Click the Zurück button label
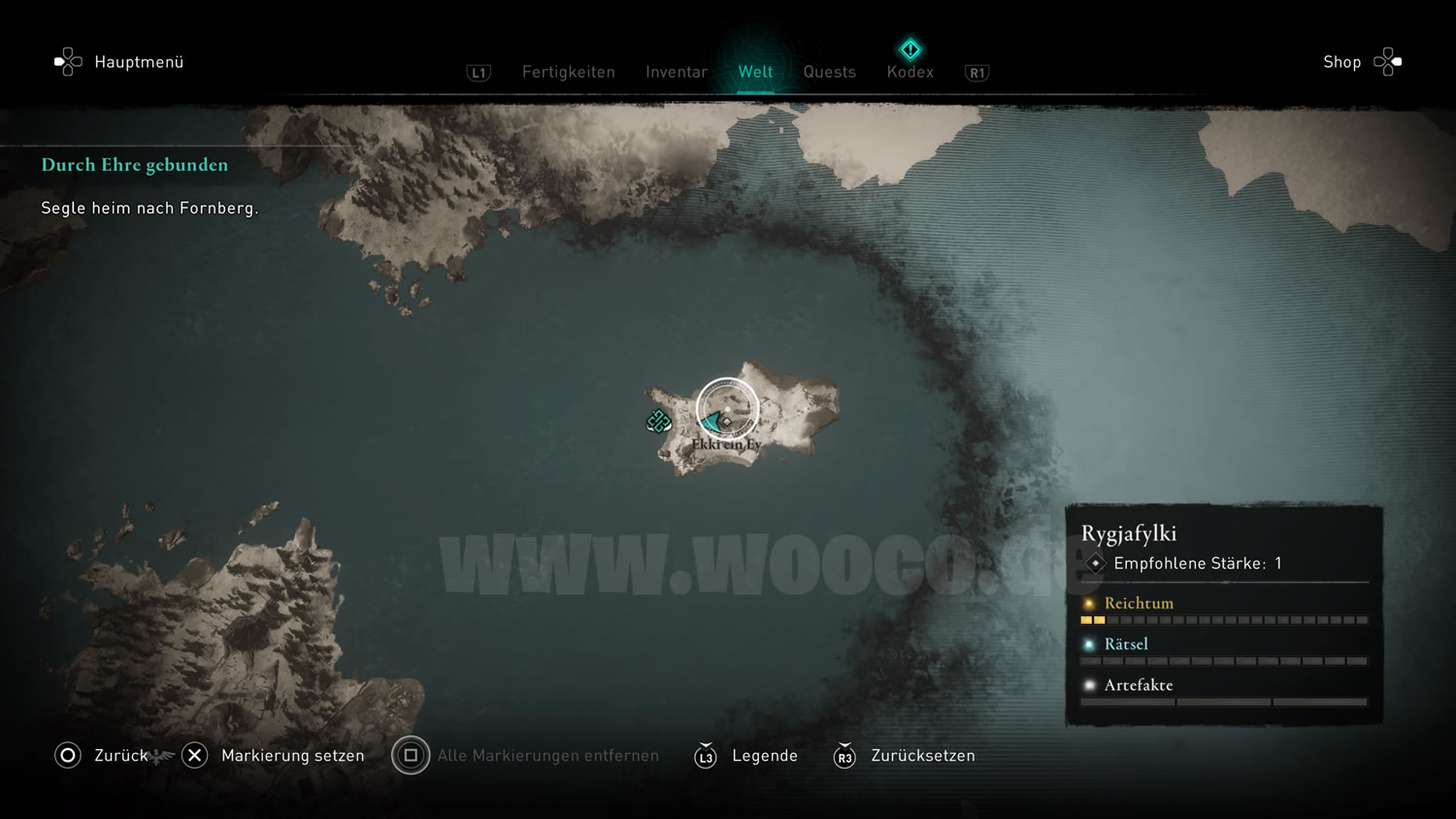The width and height of the screenshot is (1456, 819). pos(120,755)
